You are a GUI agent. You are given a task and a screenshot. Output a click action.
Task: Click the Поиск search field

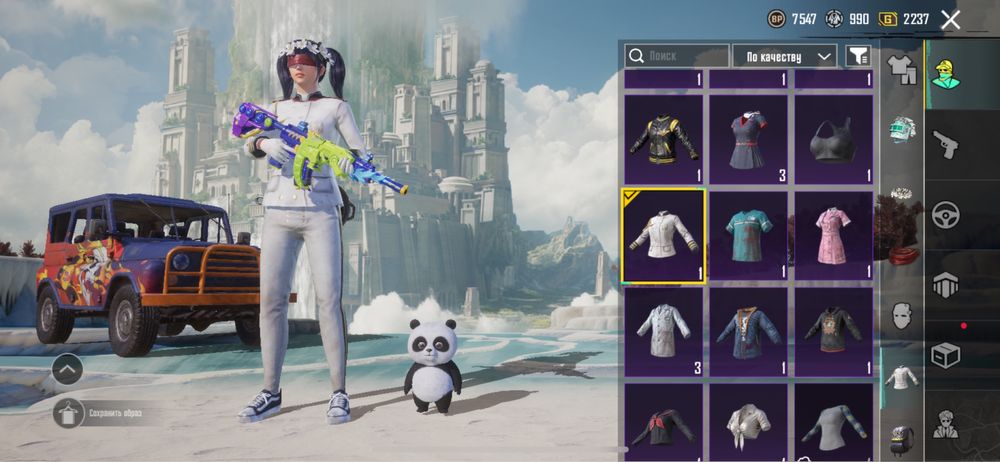coord(676,56)
